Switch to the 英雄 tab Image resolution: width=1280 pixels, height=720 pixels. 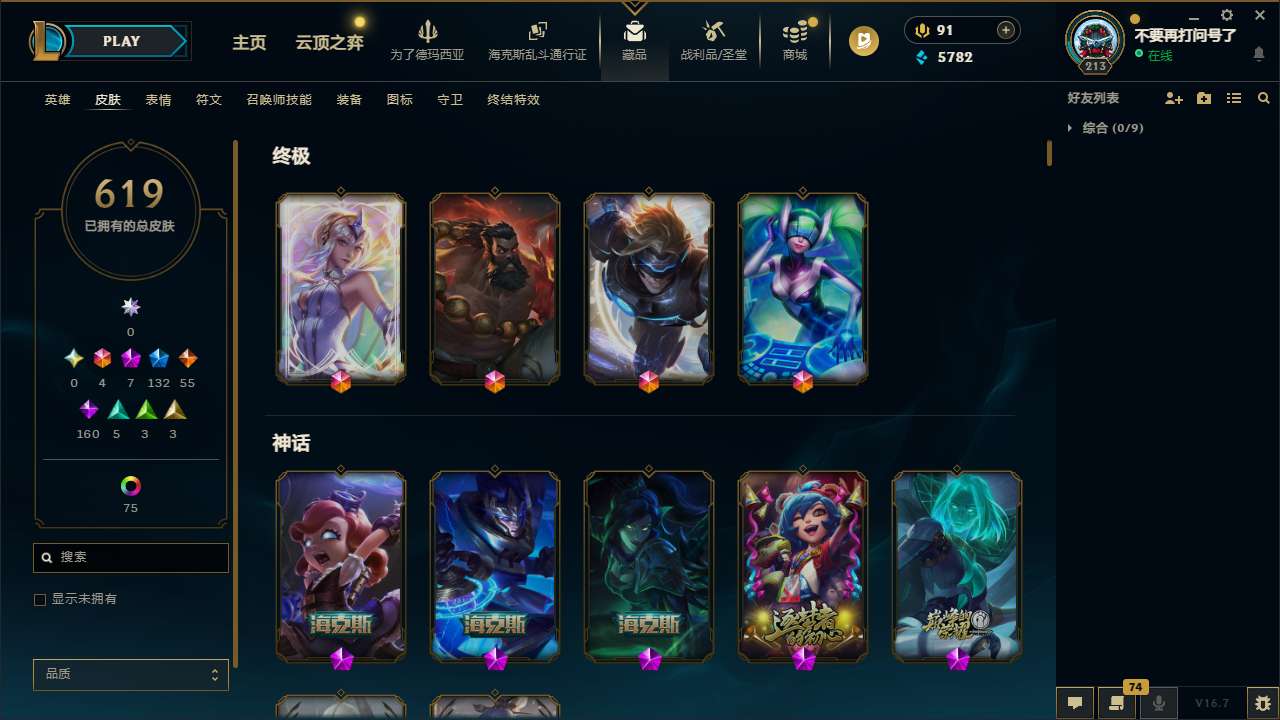(x=57, y=100)
